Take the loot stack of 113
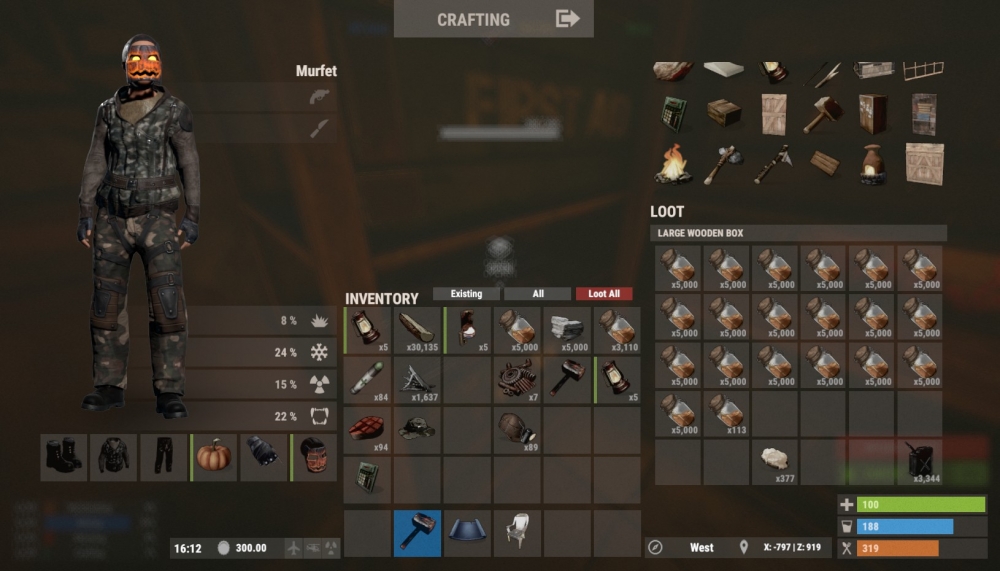 727,414
